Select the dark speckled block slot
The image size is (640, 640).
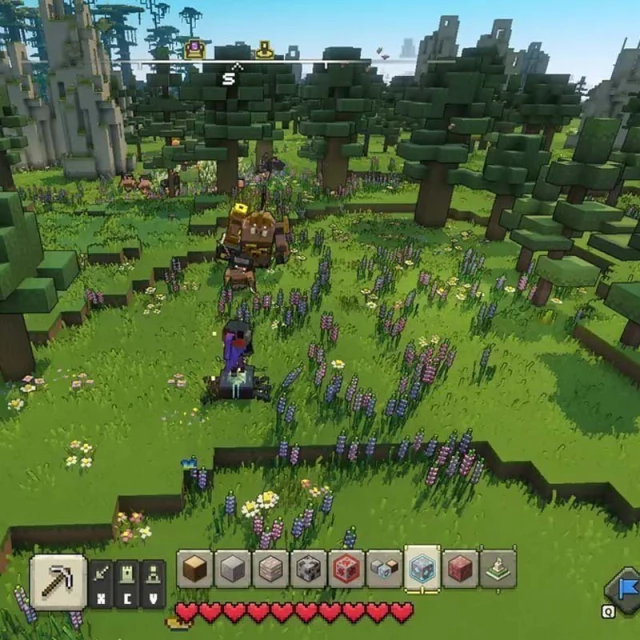pyautogui.click(x=309, y=569)
